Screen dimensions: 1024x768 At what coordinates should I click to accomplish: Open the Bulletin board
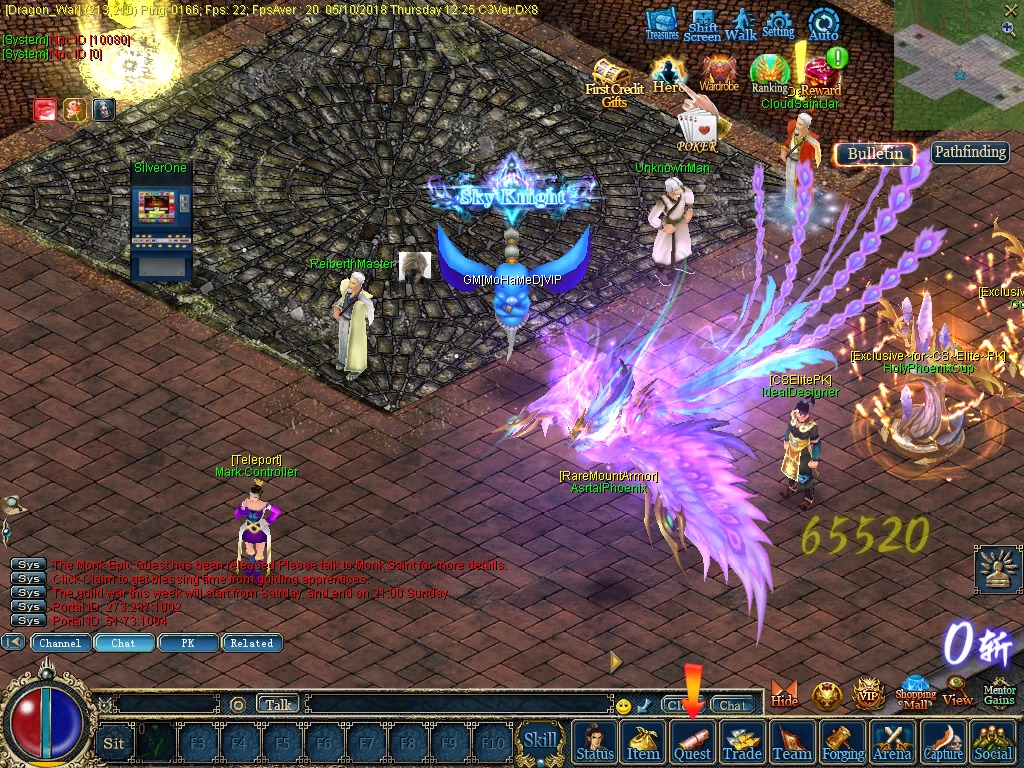pyautogui.click(x=875, y=154)
